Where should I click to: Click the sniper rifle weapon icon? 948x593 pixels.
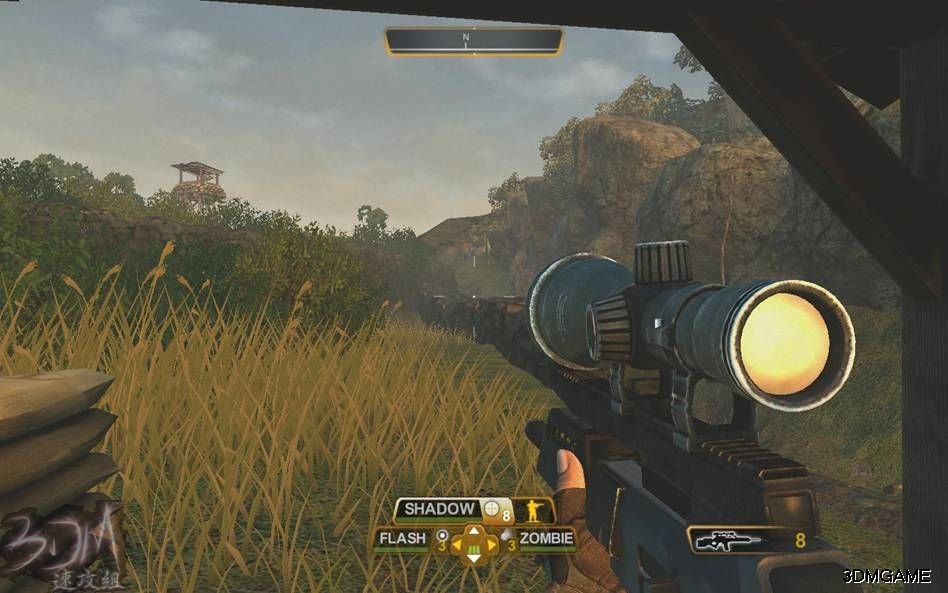pos(728,541)
